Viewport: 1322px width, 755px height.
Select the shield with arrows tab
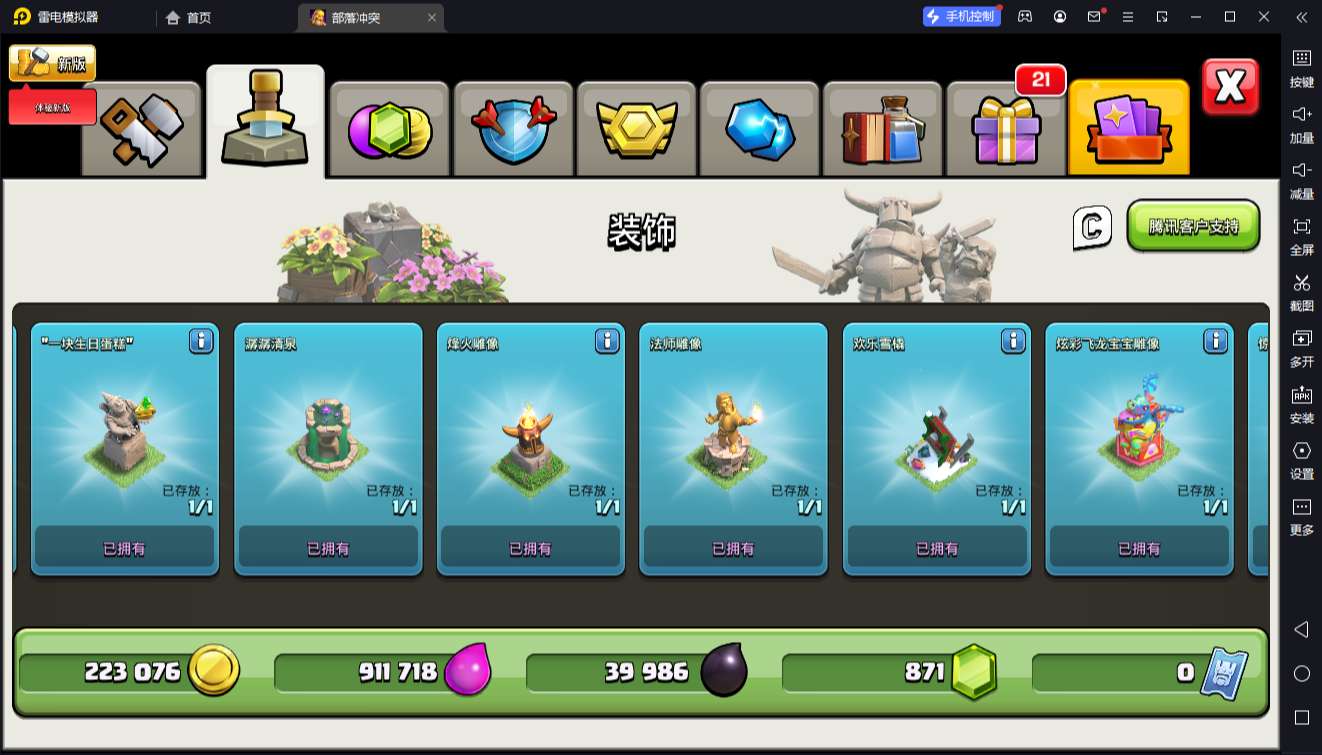pyautogui.click(x=513, y=130)
